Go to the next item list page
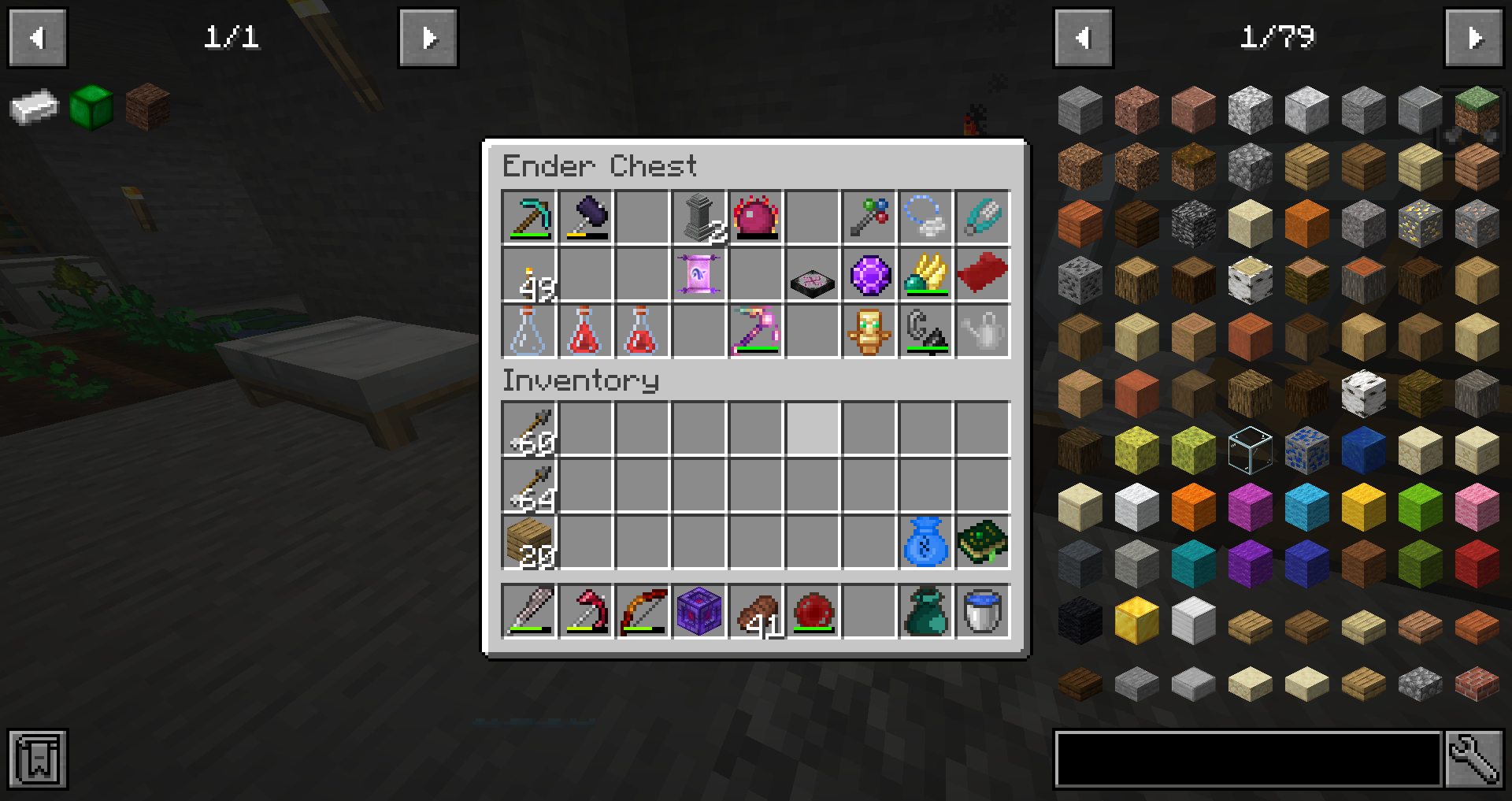The height and width of the screenshot is (801, 1512). tap(1473, 37)
